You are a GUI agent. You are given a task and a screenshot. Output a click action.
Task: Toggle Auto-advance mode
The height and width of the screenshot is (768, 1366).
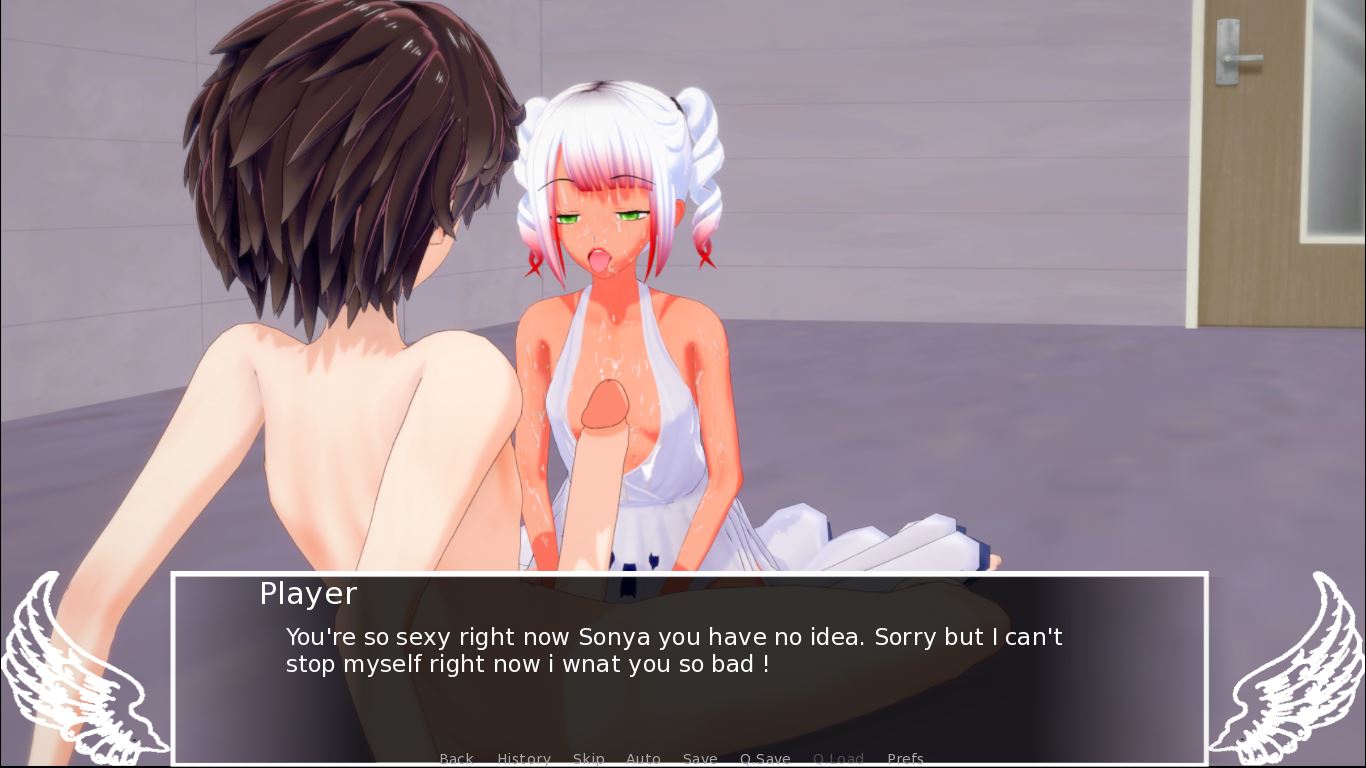pyautogui.click(x=643, y=759)
